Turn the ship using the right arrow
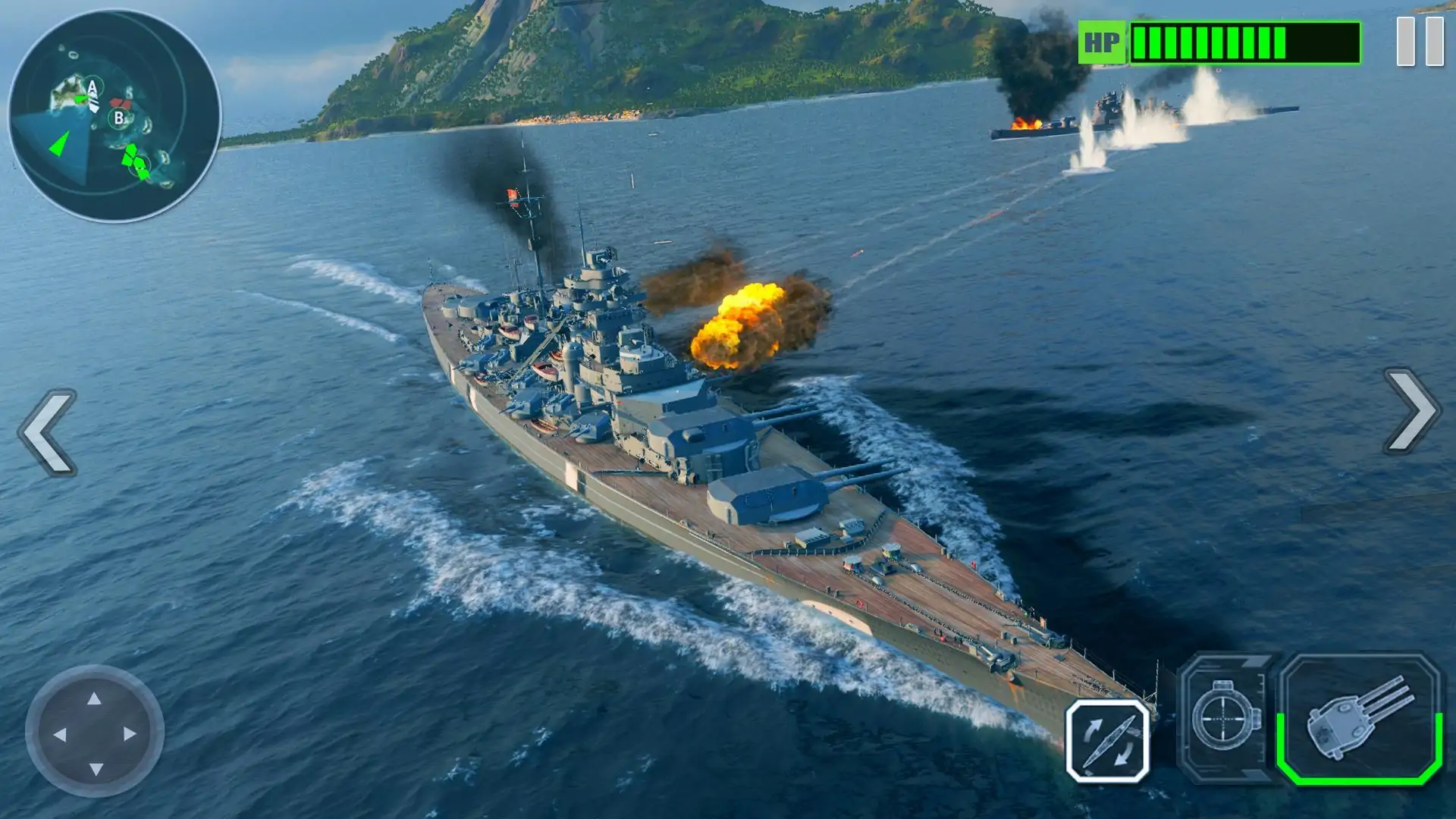 click(x=1410, y=412)
